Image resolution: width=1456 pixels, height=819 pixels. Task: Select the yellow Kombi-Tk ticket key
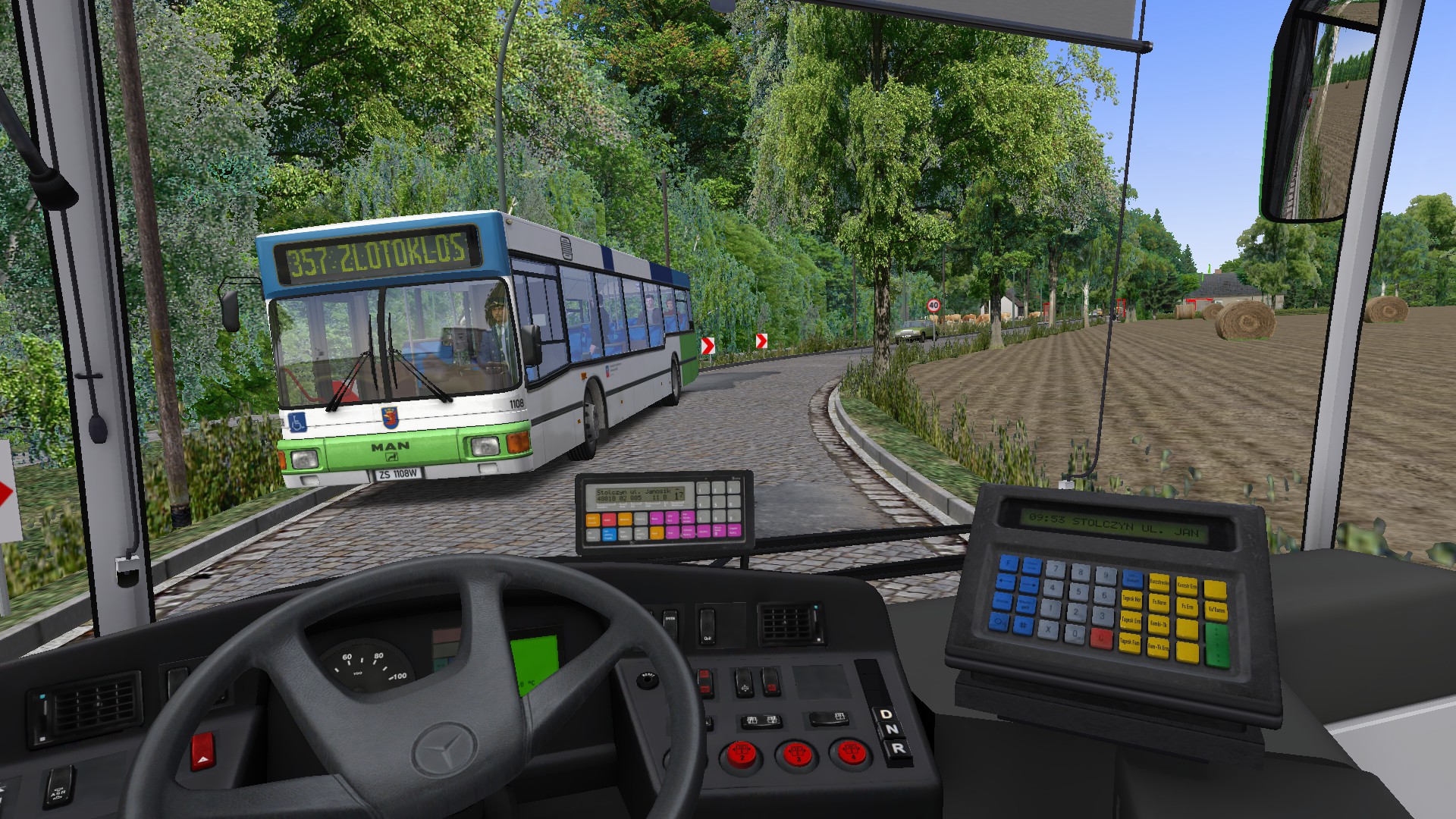coord(1158,623)
